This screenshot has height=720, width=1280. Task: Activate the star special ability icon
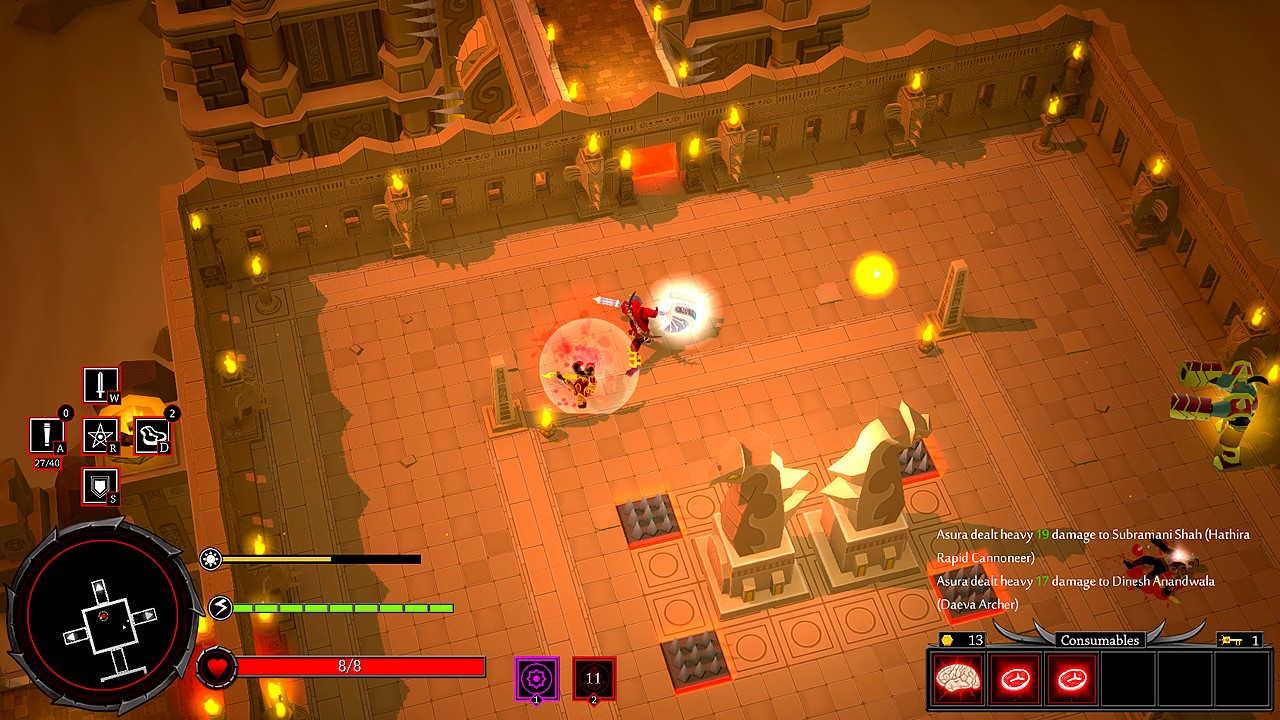(x=100, y=435)
